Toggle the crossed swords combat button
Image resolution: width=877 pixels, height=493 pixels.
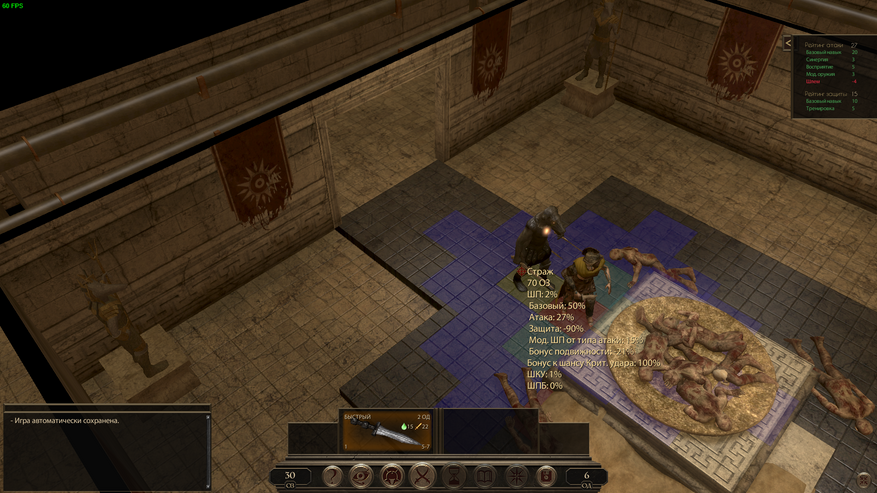(x=423, y=477)
